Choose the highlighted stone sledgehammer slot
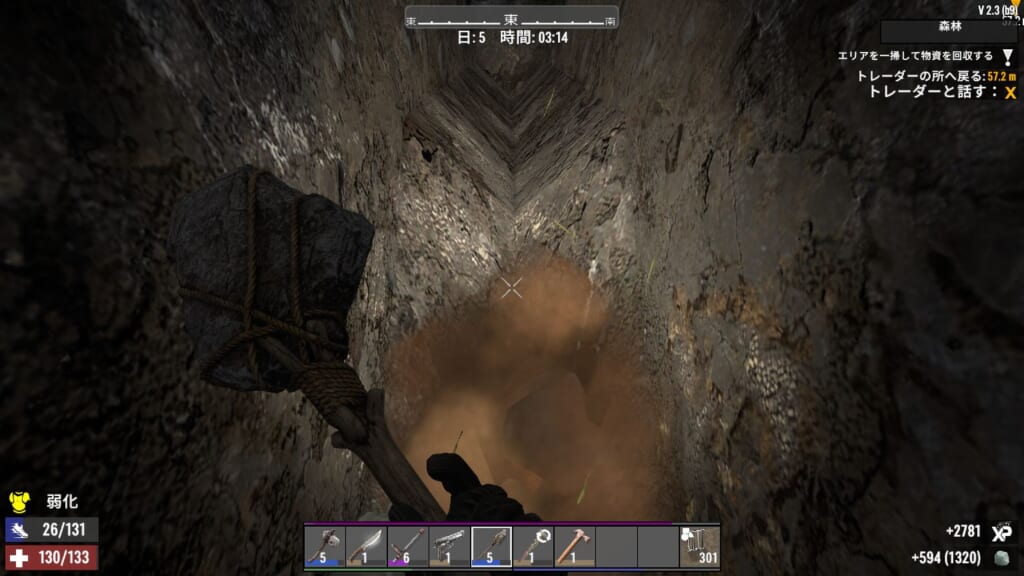 click(491, 547)
